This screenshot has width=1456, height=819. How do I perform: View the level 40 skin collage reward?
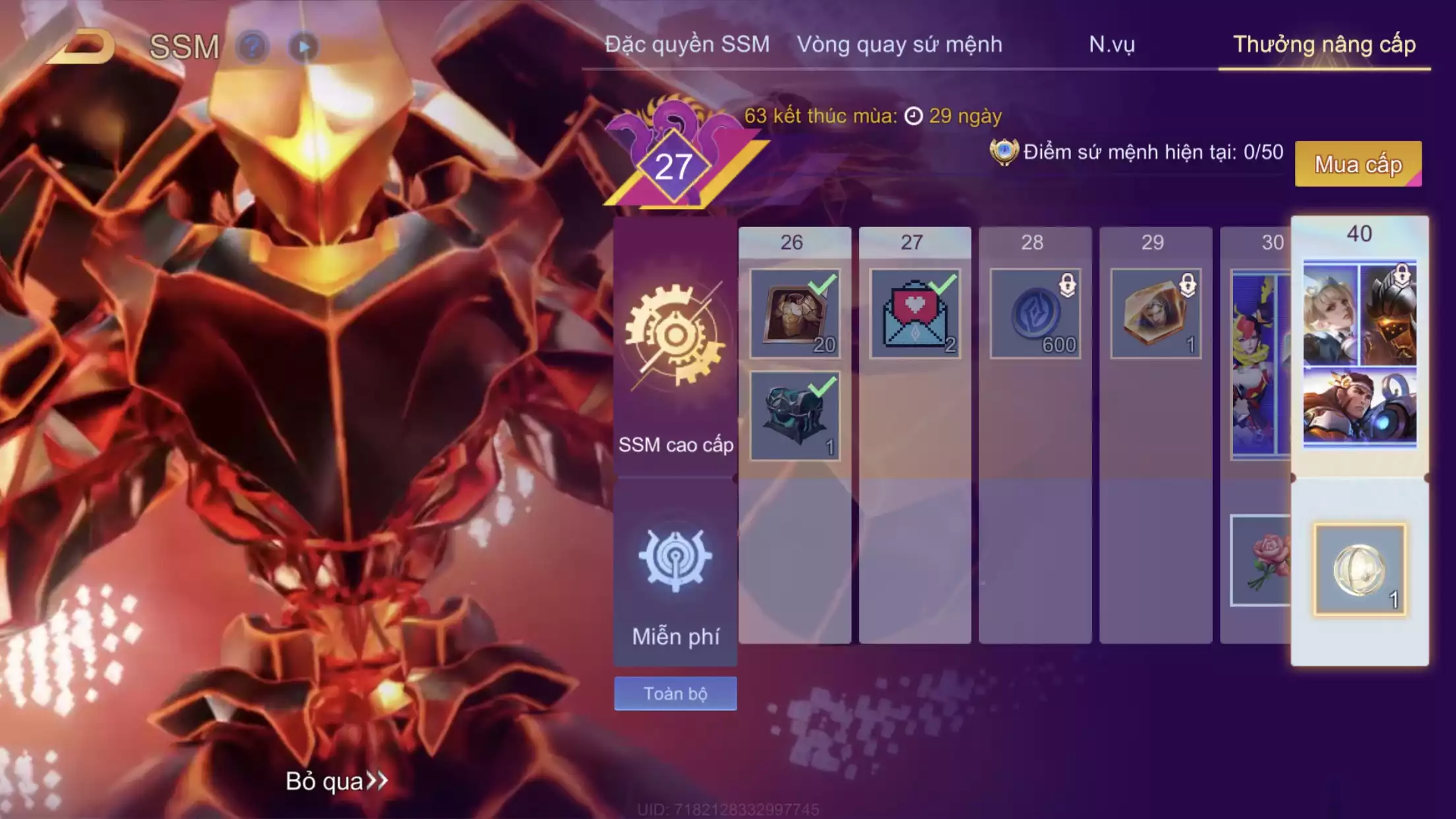[1360, 353]
